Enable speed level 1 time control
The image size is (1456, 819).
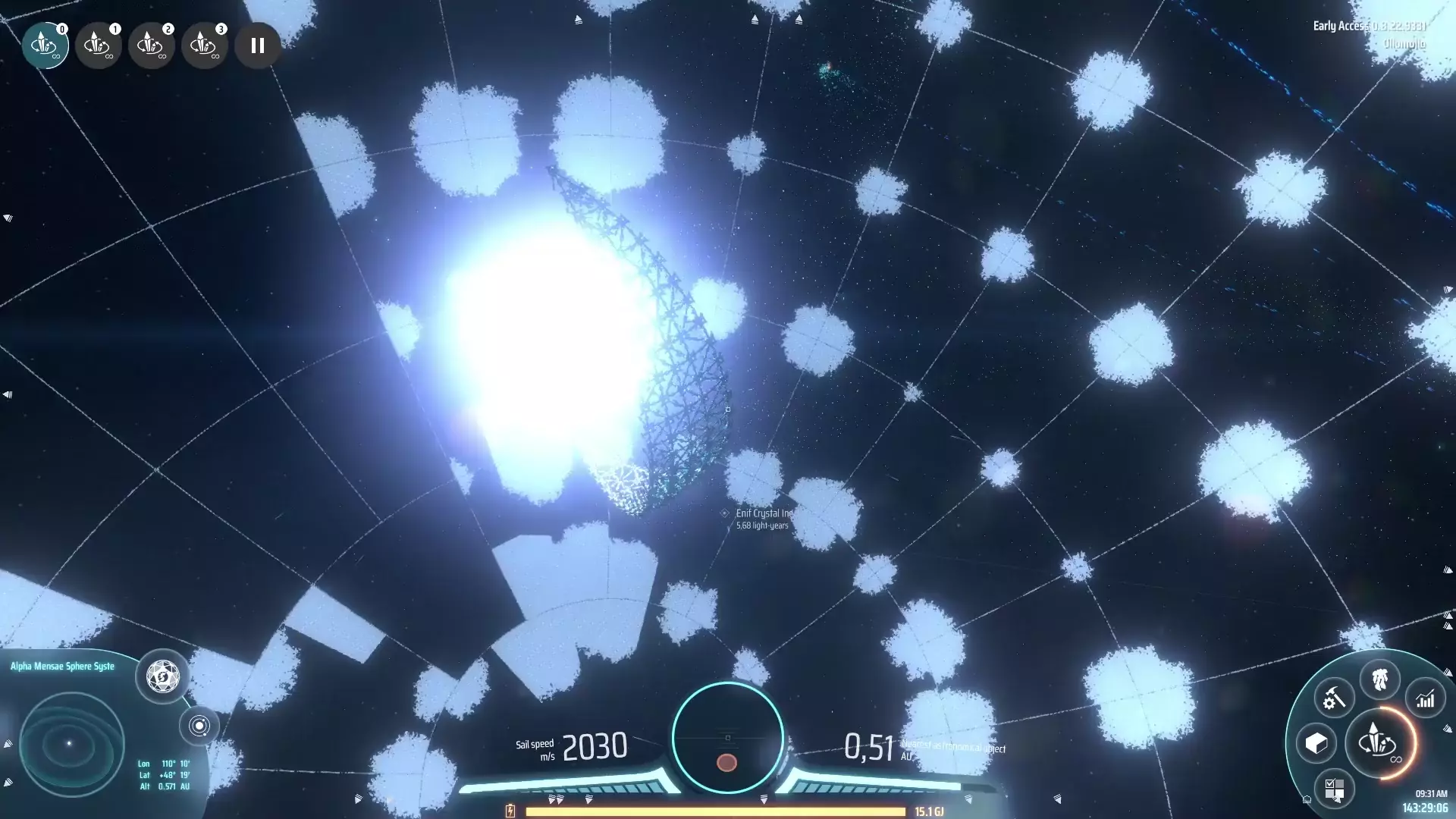coord(99,45)
